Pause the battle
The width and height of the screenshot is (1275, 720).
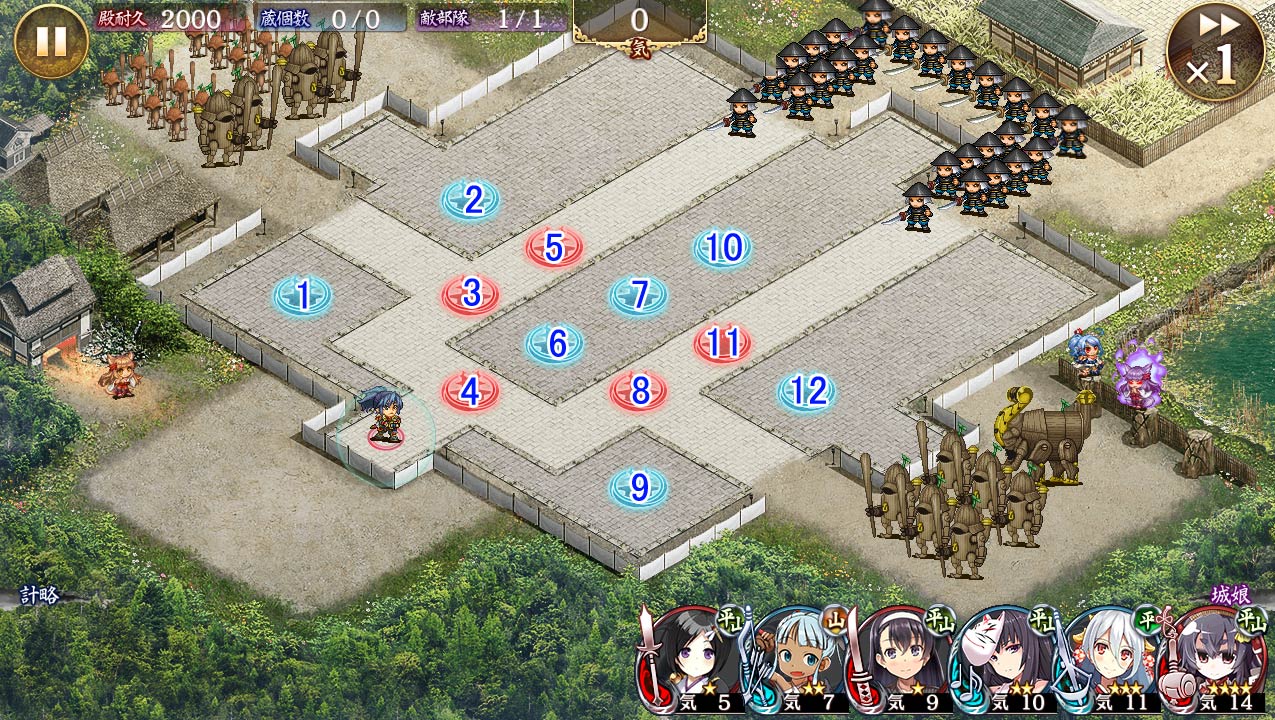click(51, 41)
